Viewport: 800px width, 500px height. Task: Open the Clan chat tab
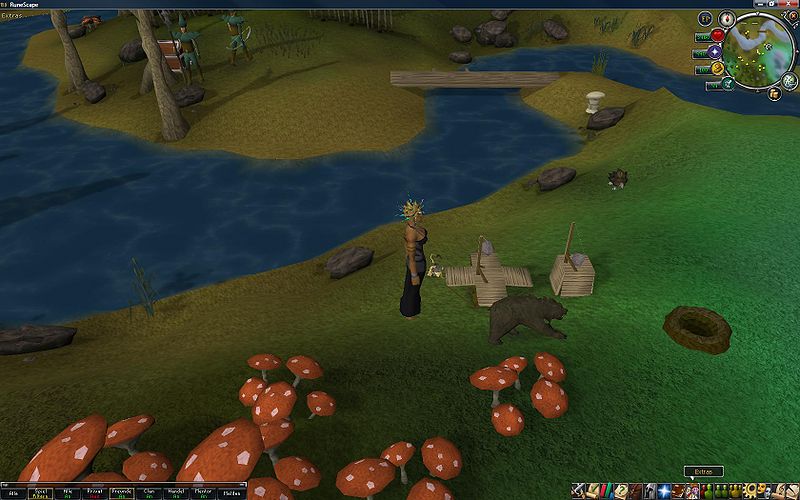tap(148, 492)
